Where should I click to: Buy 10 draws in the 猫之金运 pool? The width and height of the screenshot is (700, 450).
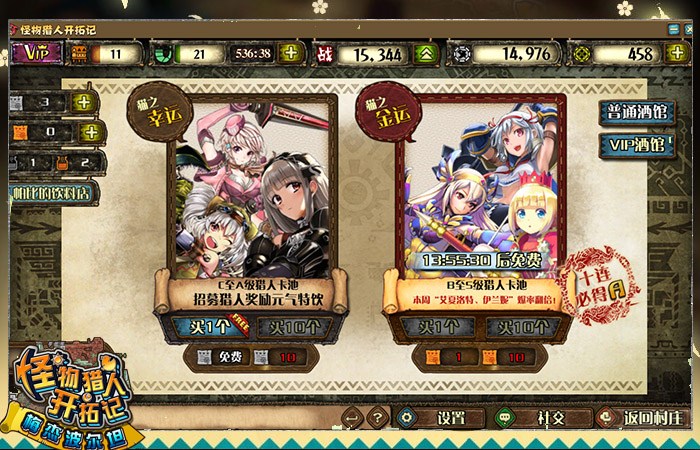(516, 327)
